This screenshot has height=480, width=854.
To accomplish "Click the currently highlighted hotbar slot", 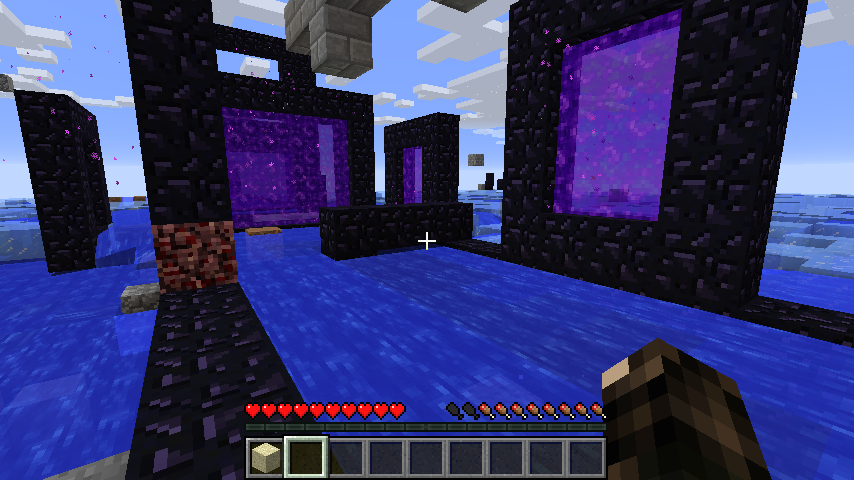I will [305, 458].
